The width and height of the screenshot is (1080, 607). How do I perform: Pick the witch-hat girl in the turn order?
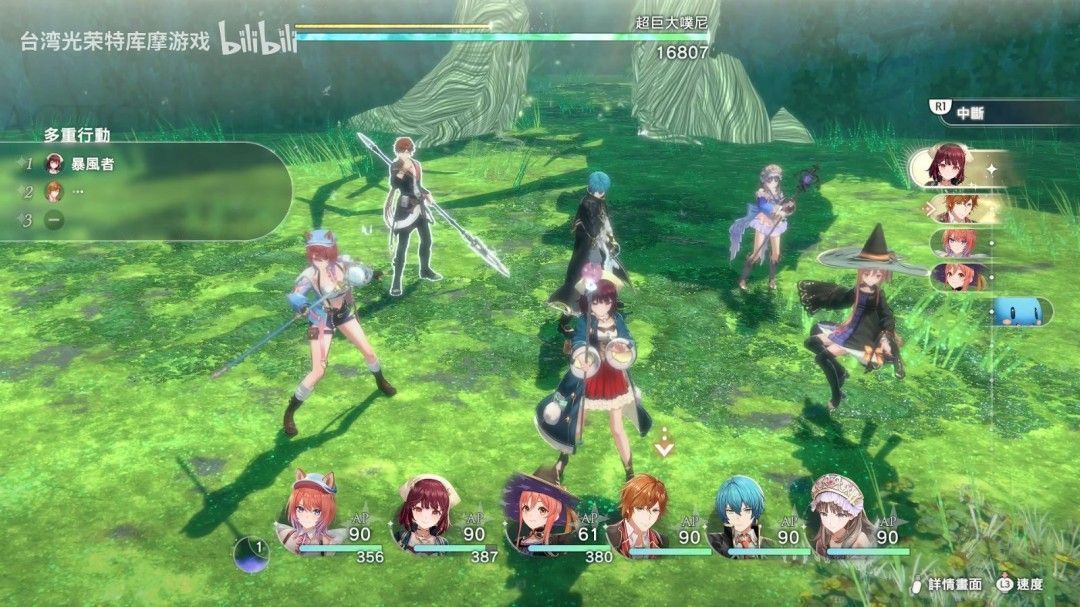point(955,276)
